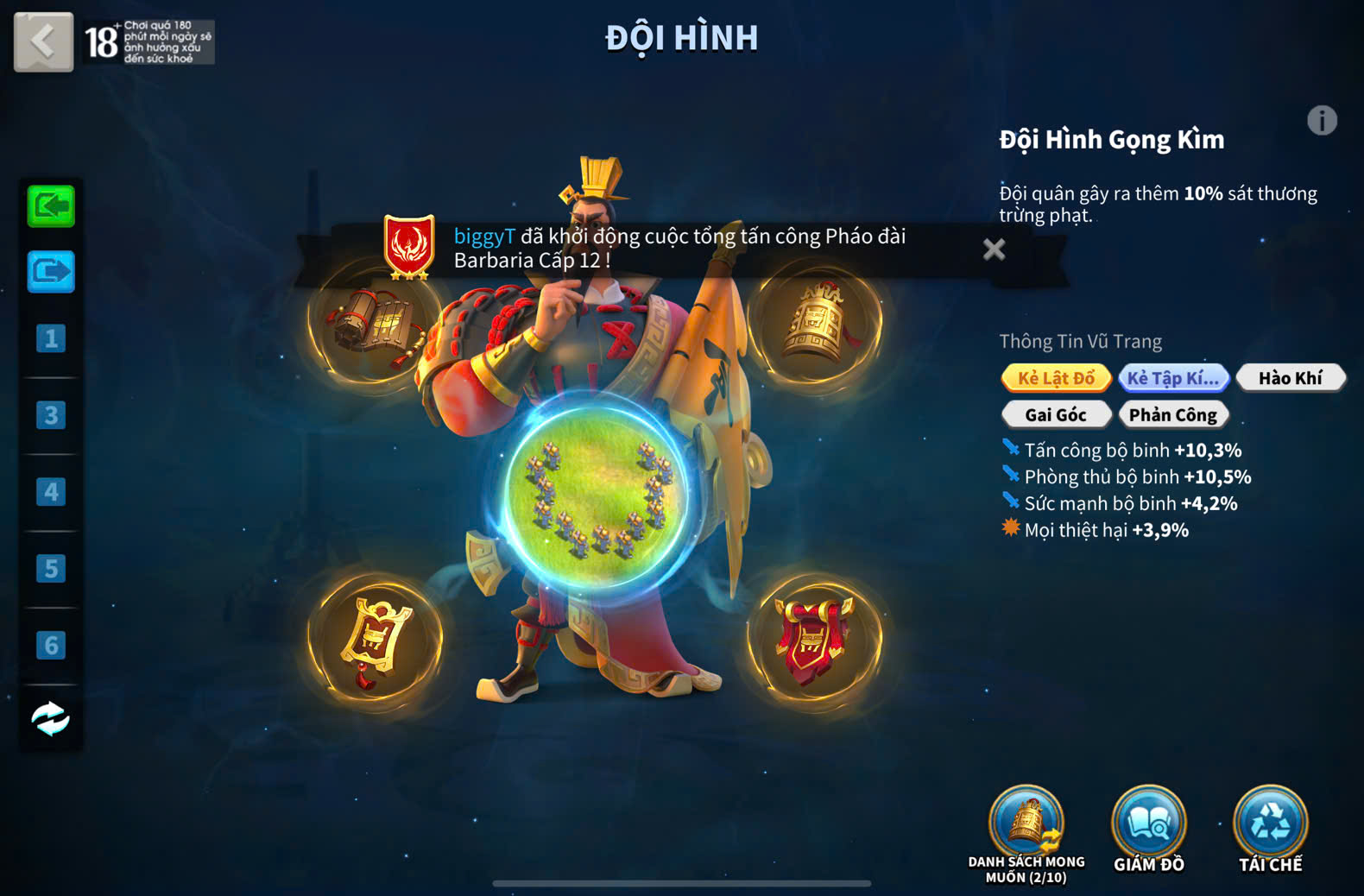Open the central pincer formation orb

tap(596, 499)
